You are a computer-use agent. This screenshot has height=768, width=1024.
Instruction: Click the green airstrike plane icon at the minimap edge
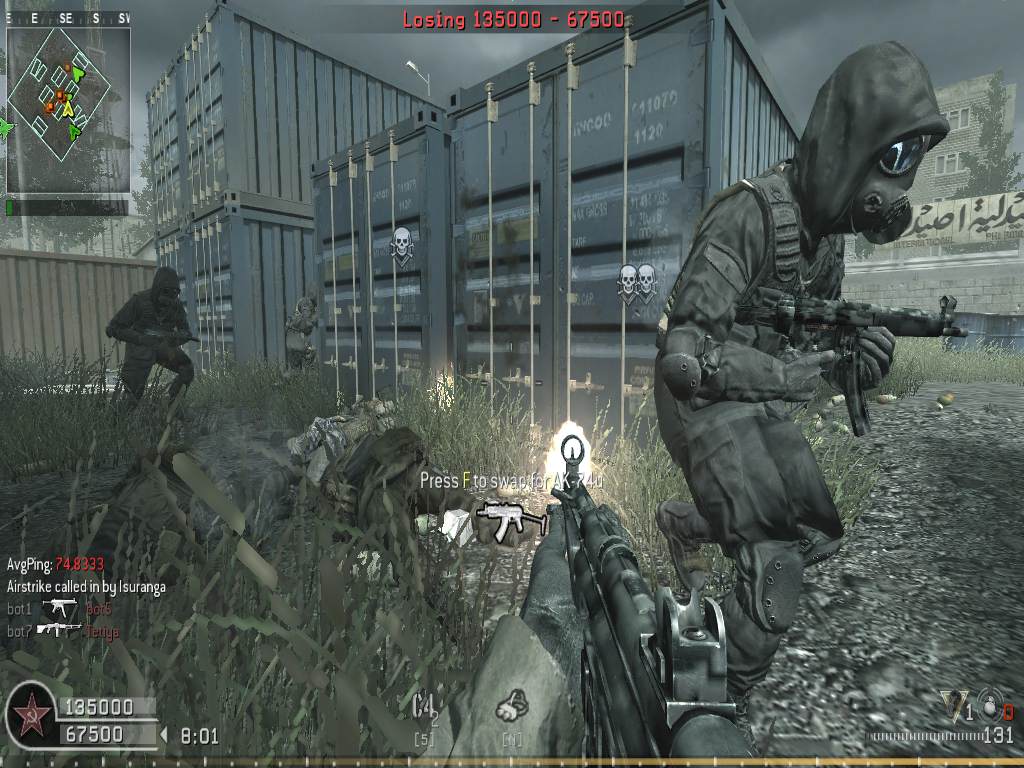pyautogui.click(x=6, y=128)
